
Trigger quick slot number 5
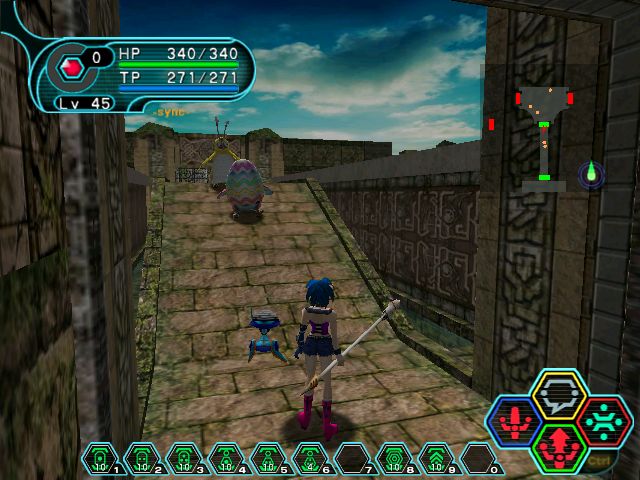[268, 458]
